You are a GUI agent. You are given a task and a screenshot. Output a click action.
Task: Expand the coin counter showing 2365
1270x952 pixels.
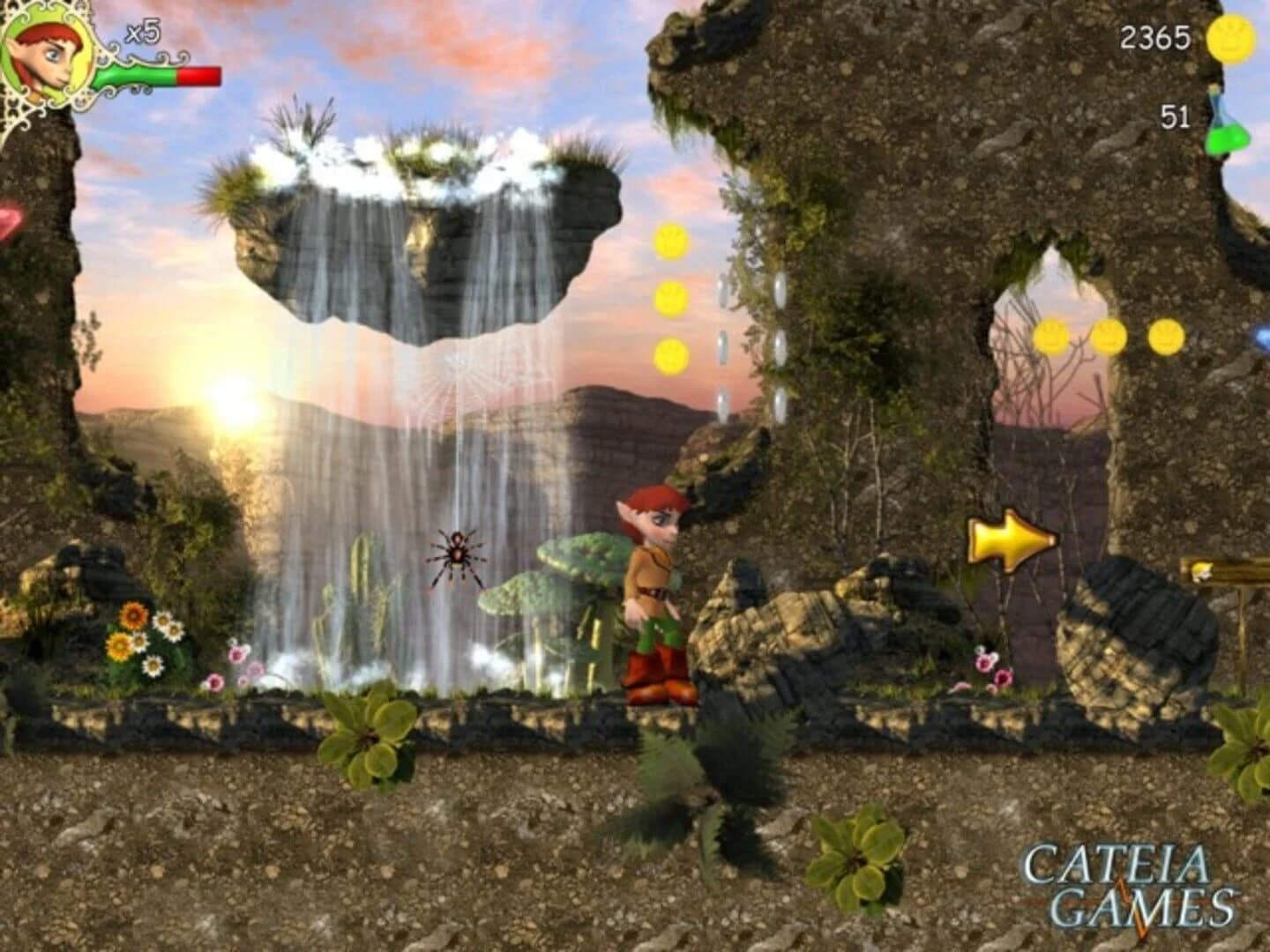pos(1154,39)
